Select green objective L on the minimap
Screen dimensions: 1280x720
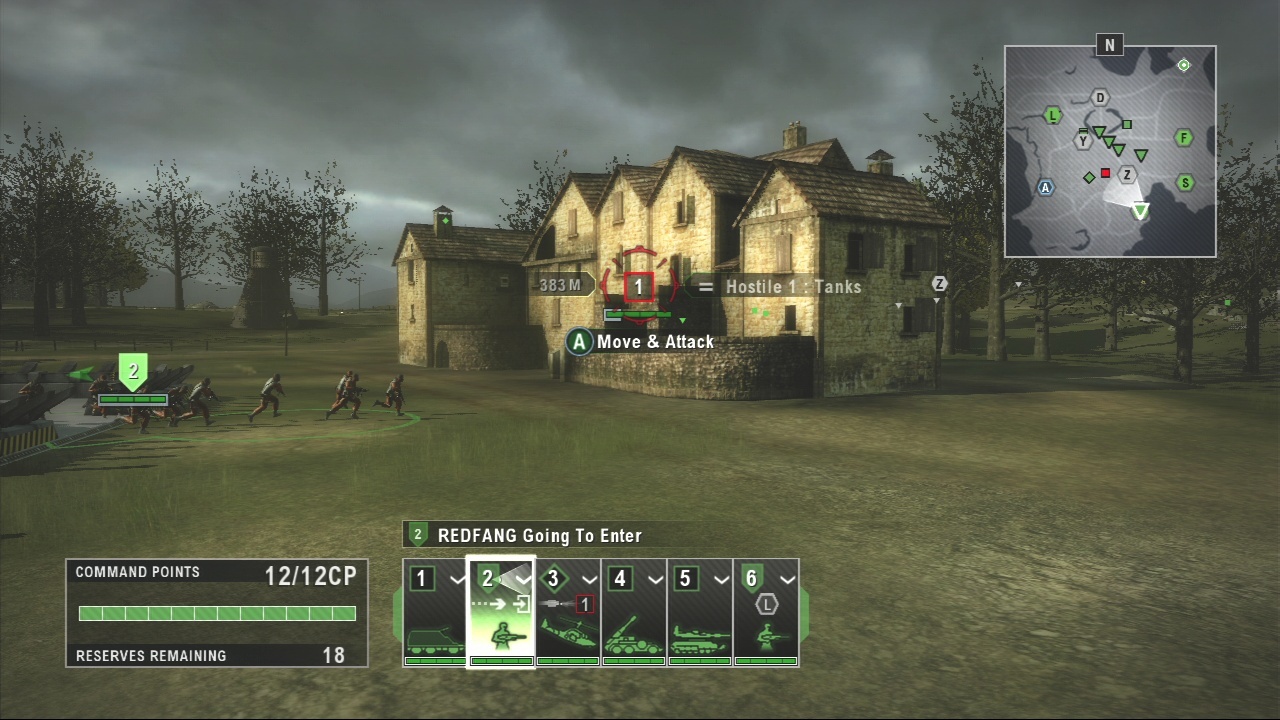point(1052,115)
